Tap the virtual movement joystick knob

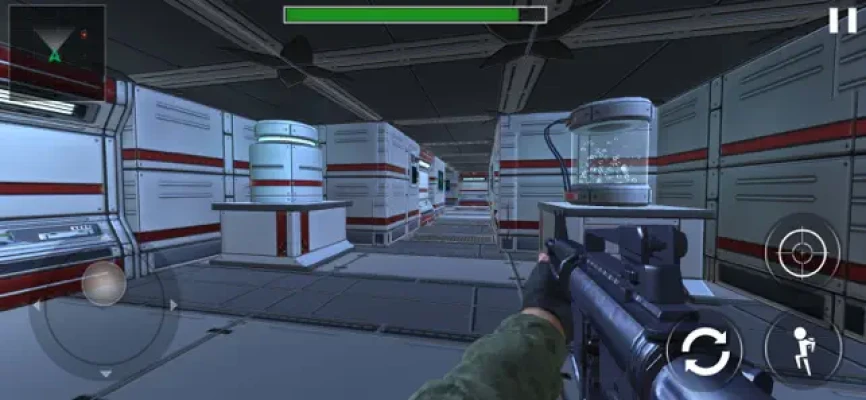[103, 284]
